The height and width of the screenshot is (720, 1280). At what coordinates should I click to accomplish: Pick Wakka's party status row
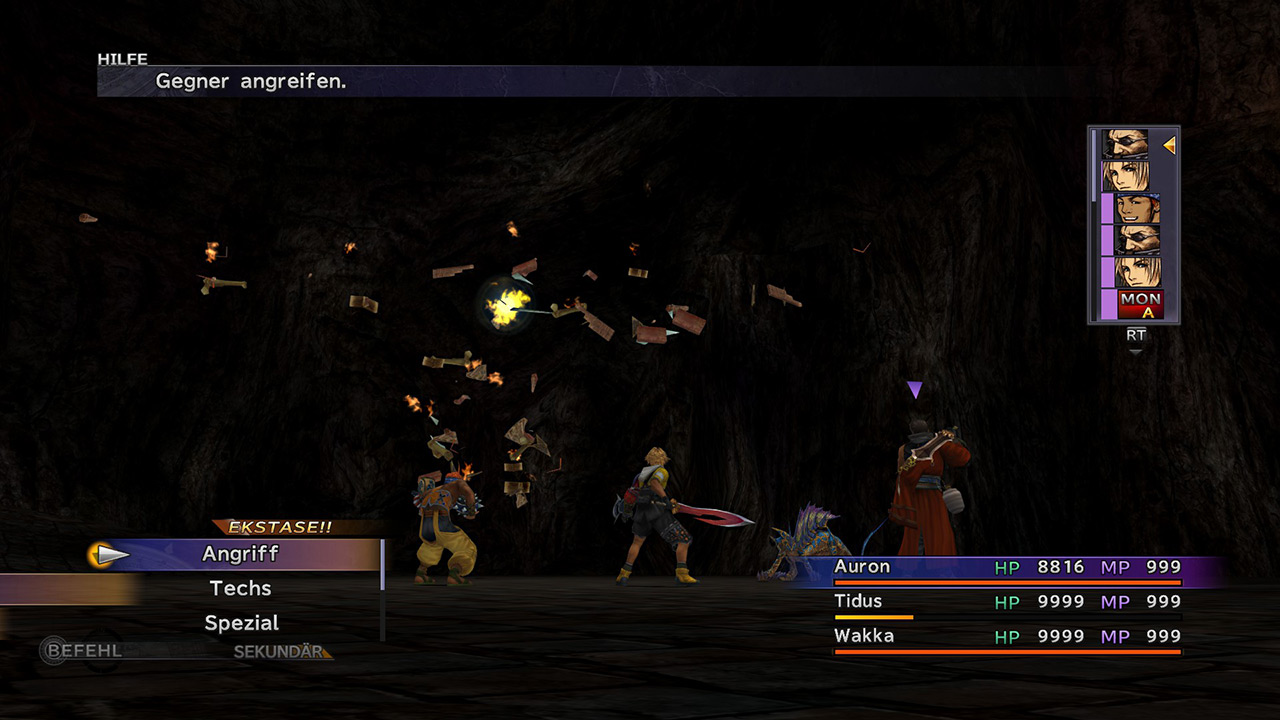coord(1007,636)
